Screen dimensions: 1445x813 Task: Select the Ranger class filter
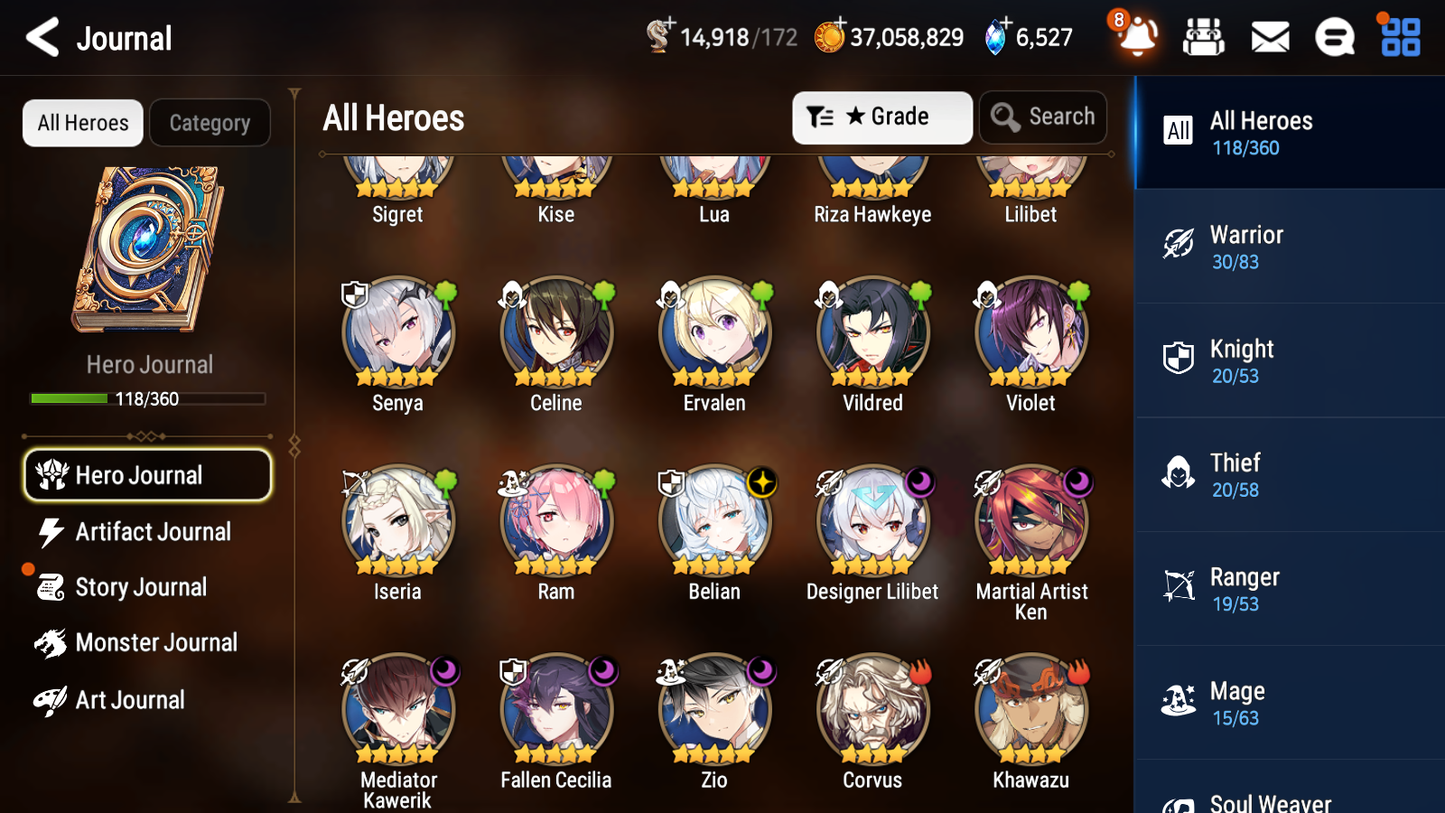[1179, 586]
